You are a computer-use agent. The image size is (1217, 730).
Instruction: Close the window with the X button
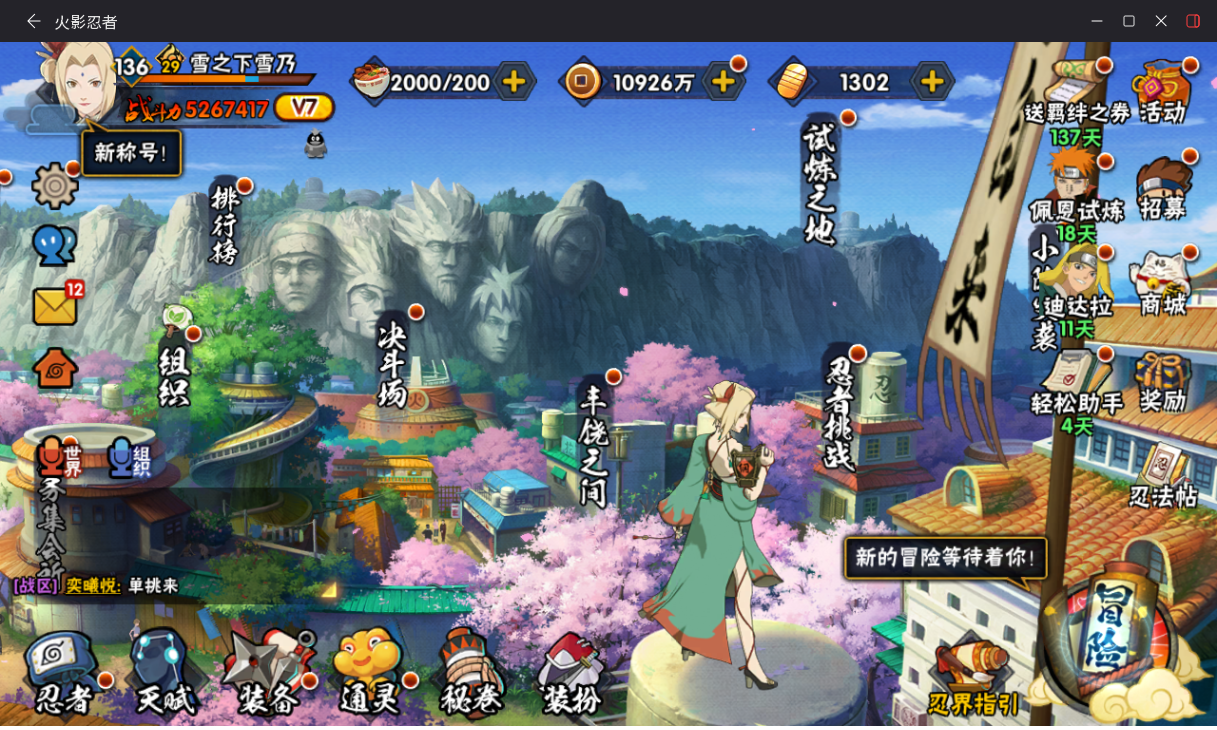coord(1161,21)
